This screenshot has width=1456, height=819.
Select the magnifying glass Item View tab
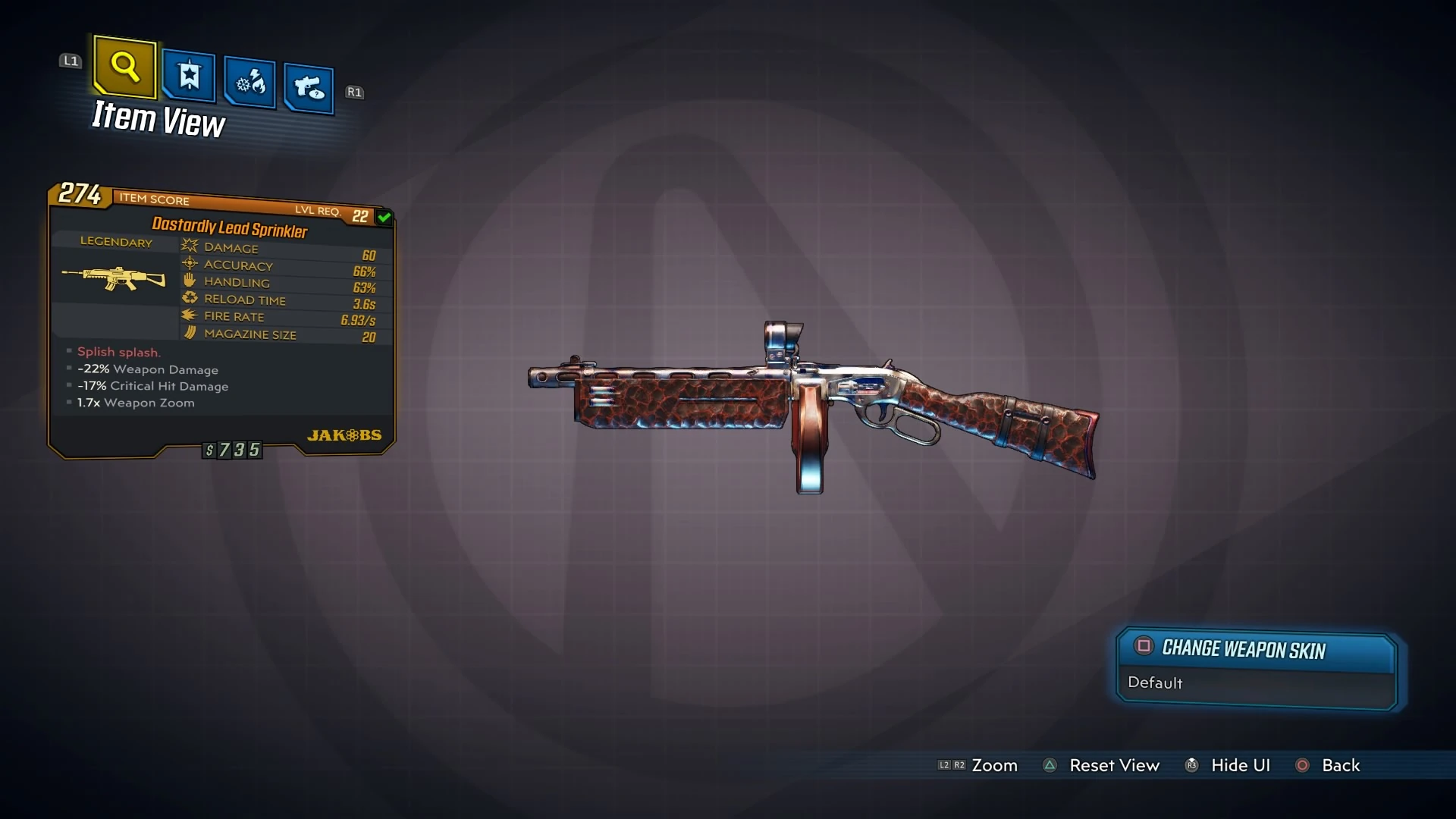click(125, 67)
